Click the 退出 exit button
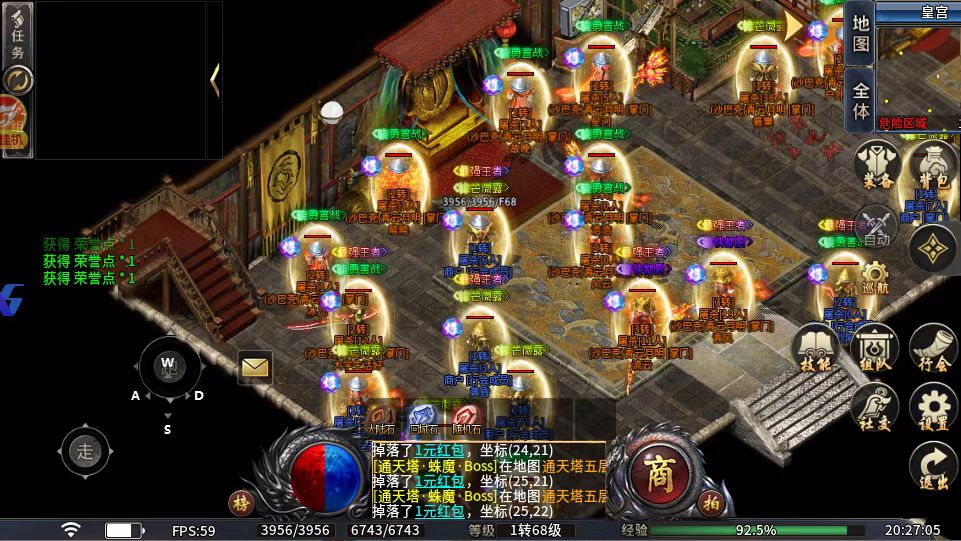The height and width of the screenshot is (541, 961). [933, 465]
